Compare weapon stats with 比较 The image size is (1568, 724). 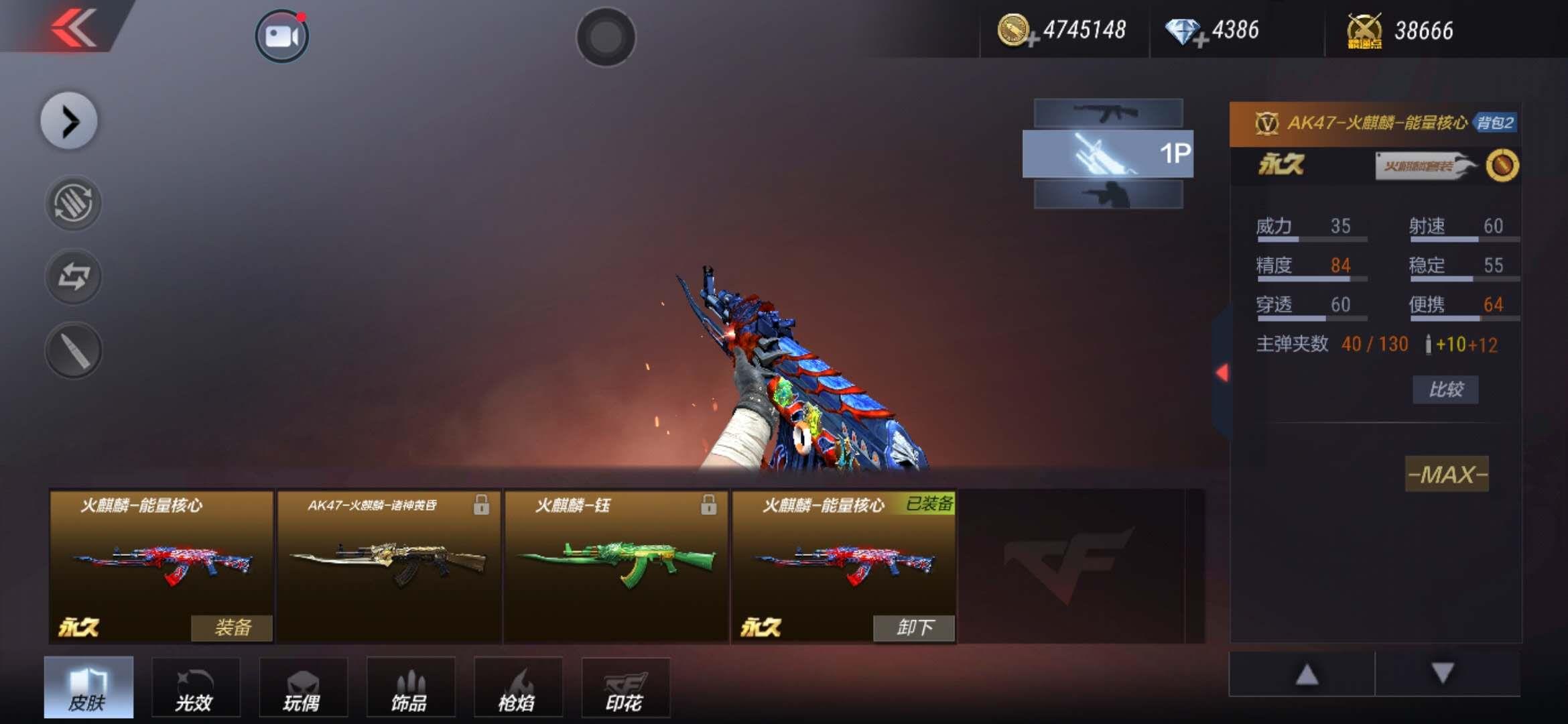(x=1445, y=389)
